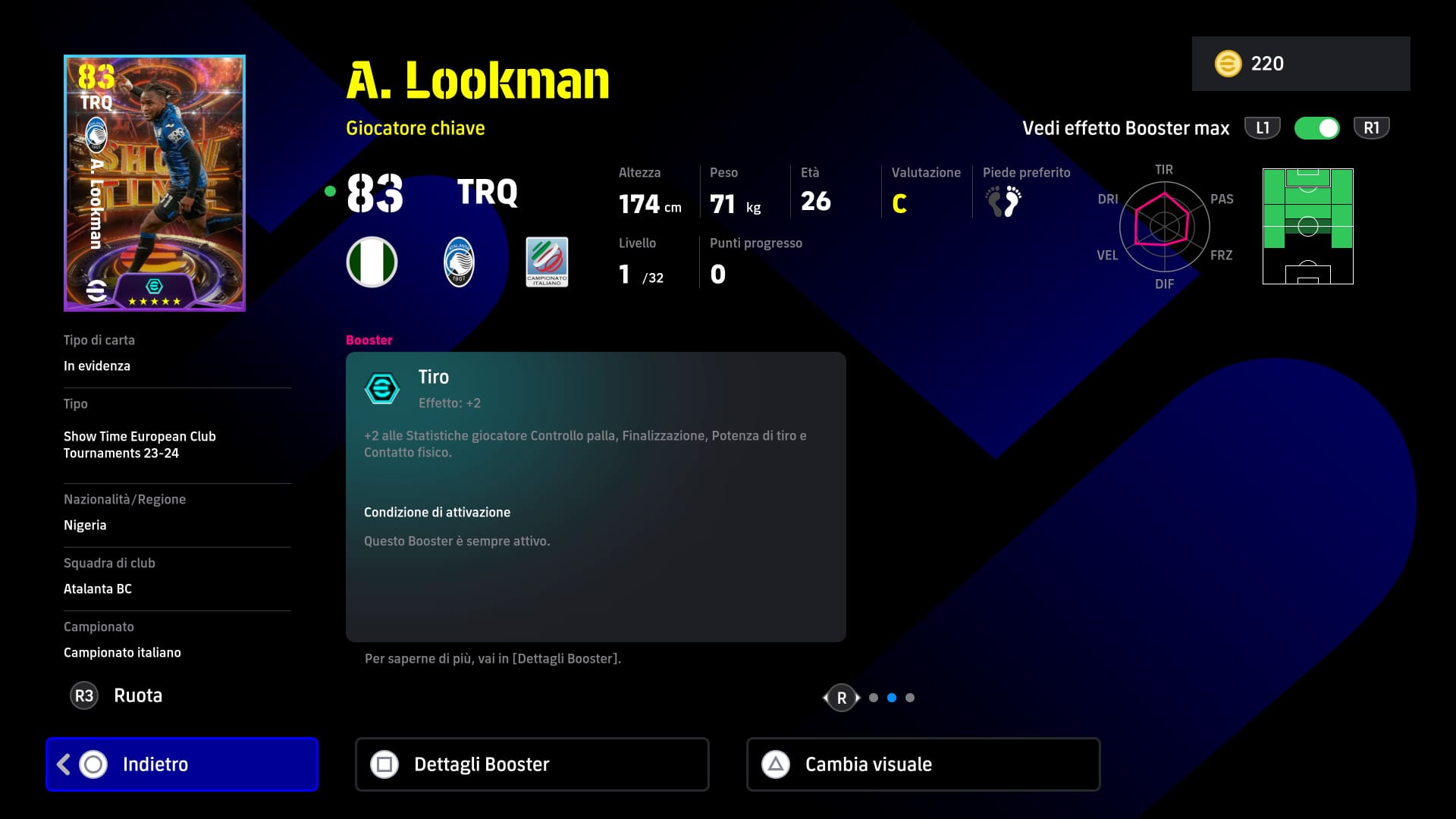Select the last page indicator dot

(910, 698)
